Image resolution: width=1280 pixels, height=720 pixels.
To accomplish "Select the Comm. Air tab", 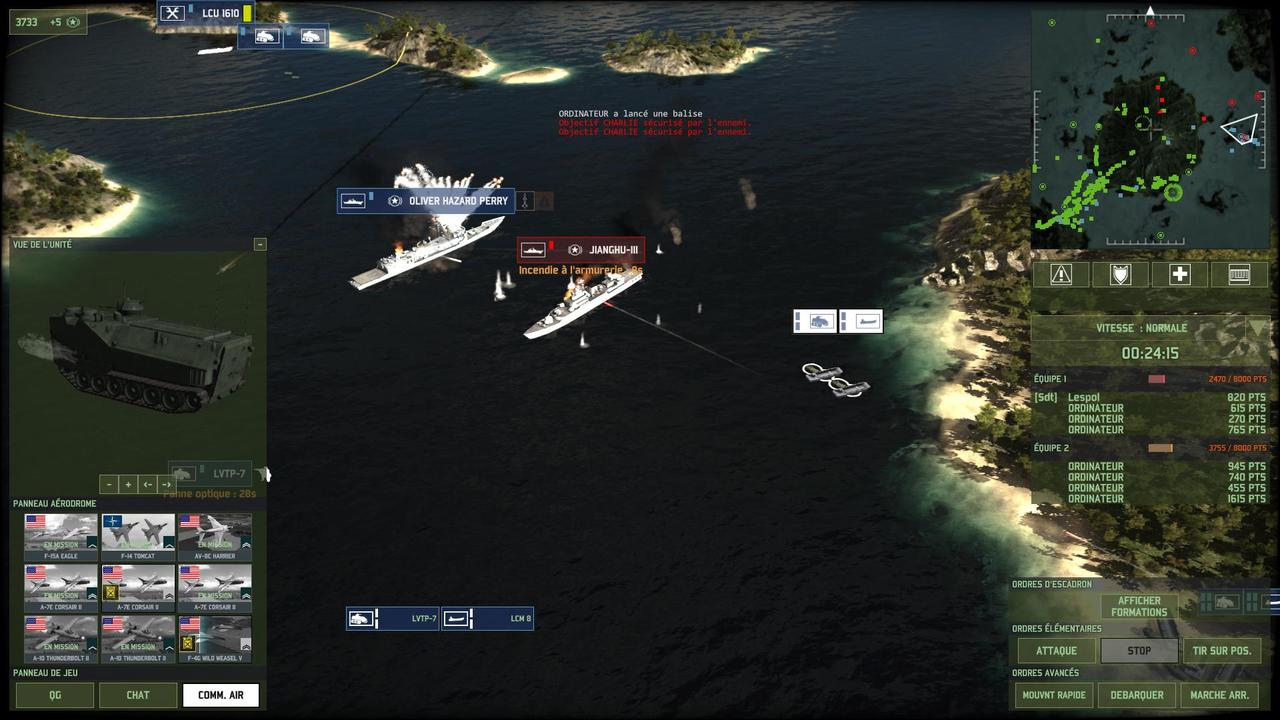I will coord(221,695).
